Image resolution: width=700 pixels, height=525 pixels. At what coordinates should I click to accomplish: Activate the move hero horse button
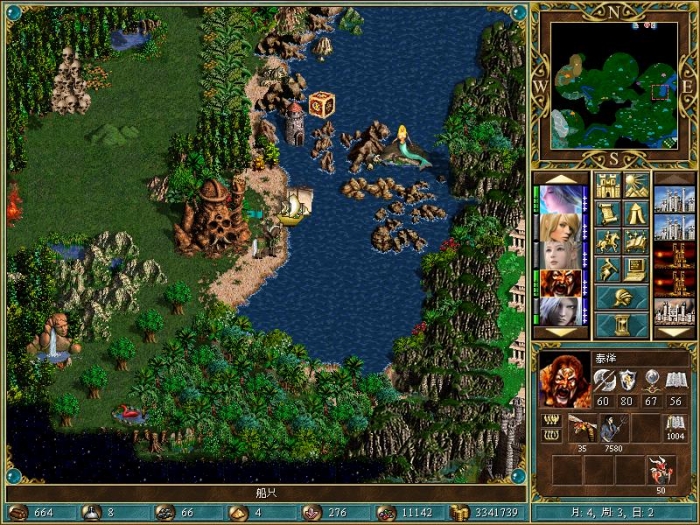click(608, 242)
